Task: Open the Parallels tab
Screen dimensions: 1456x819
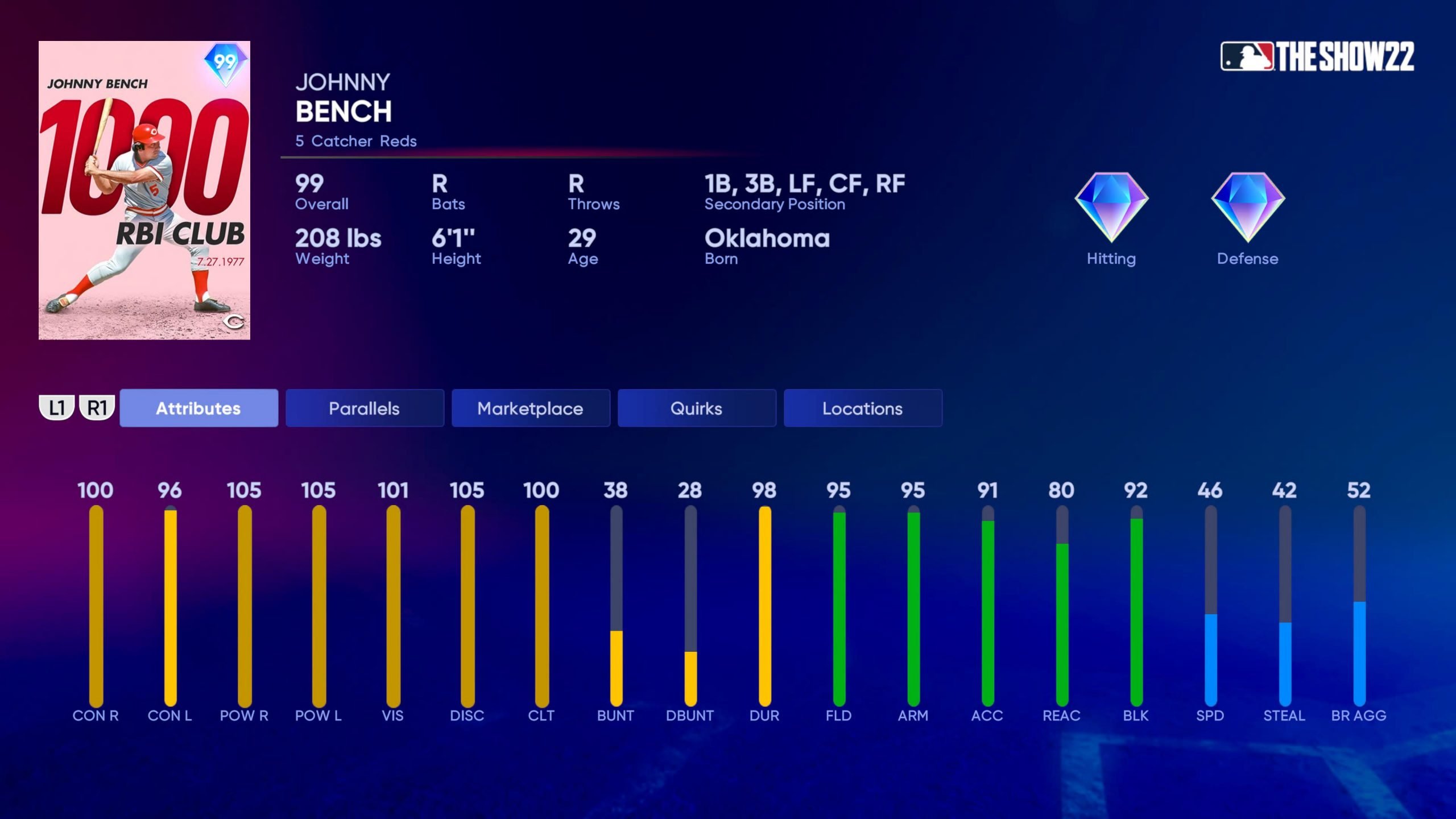Action: coord(365,408)
